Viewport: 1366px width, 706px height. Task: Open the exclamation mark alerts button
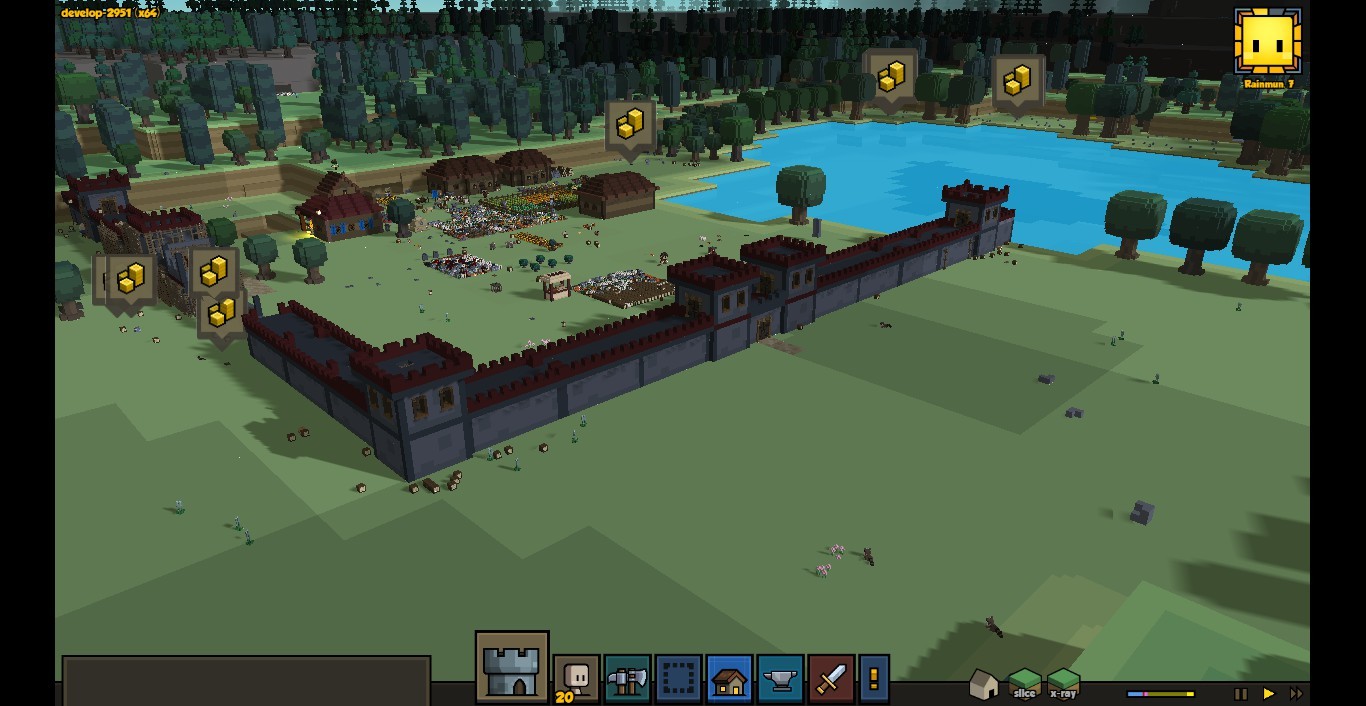click(x=873, y=679)
